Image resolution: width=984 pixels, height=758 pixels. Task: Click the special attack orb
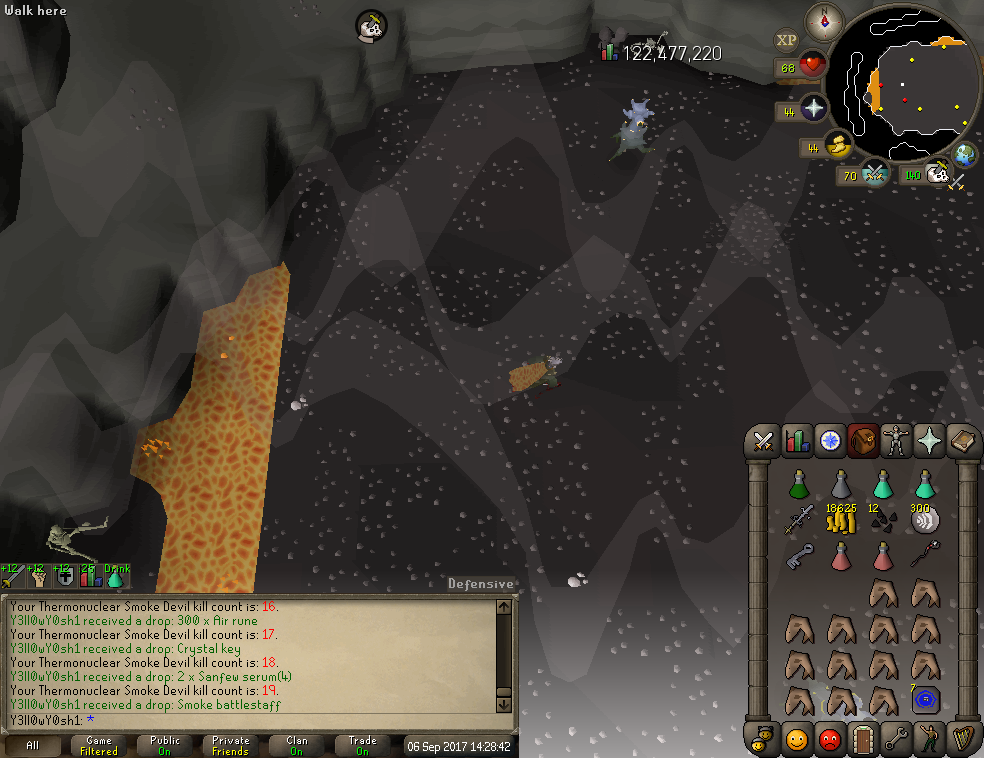point(874,174)
